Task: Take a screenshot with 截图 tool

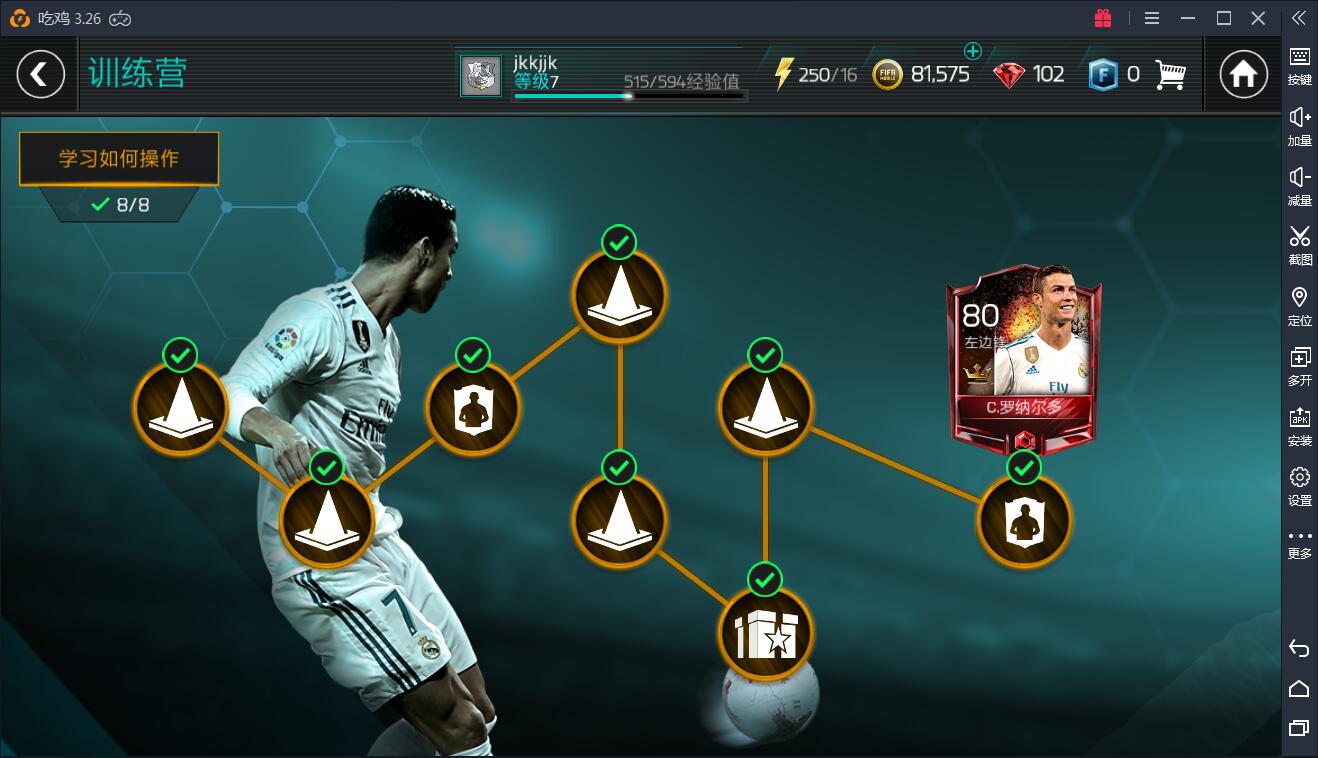Action: pyautogui.click(x=1299, y=245)
